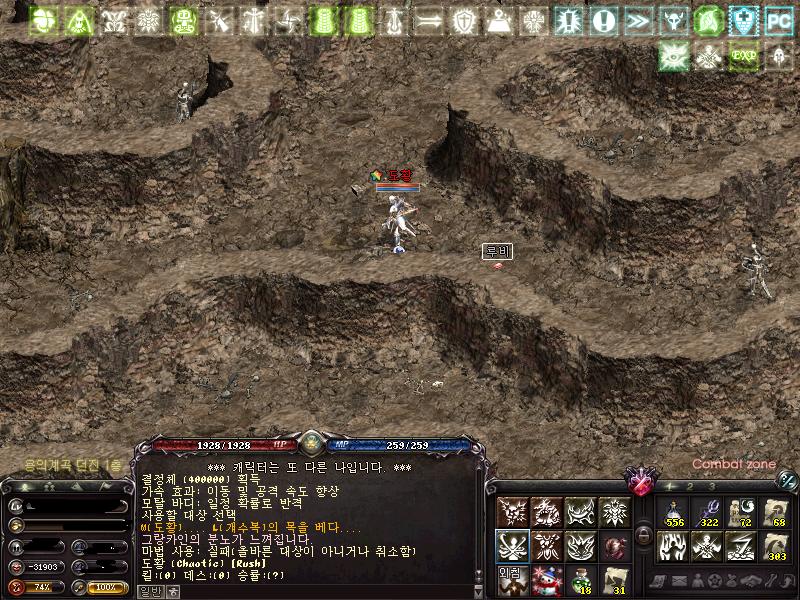800x600 pixels.
Task: Select the highlighted dual-blade skill slot
Action: pos(512,546)
